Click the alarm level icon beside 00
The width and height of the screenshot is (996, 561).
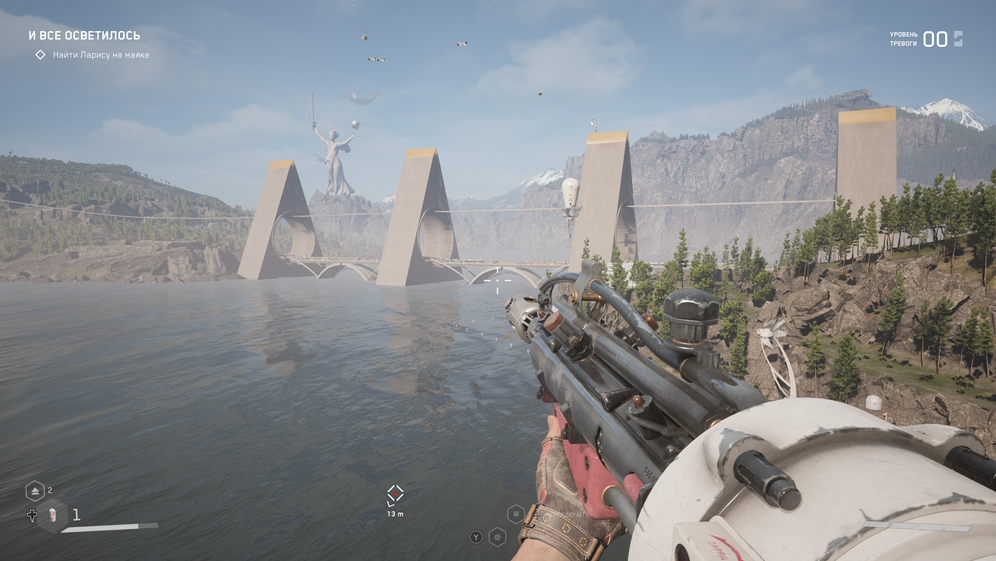click(x=958, y=39)
